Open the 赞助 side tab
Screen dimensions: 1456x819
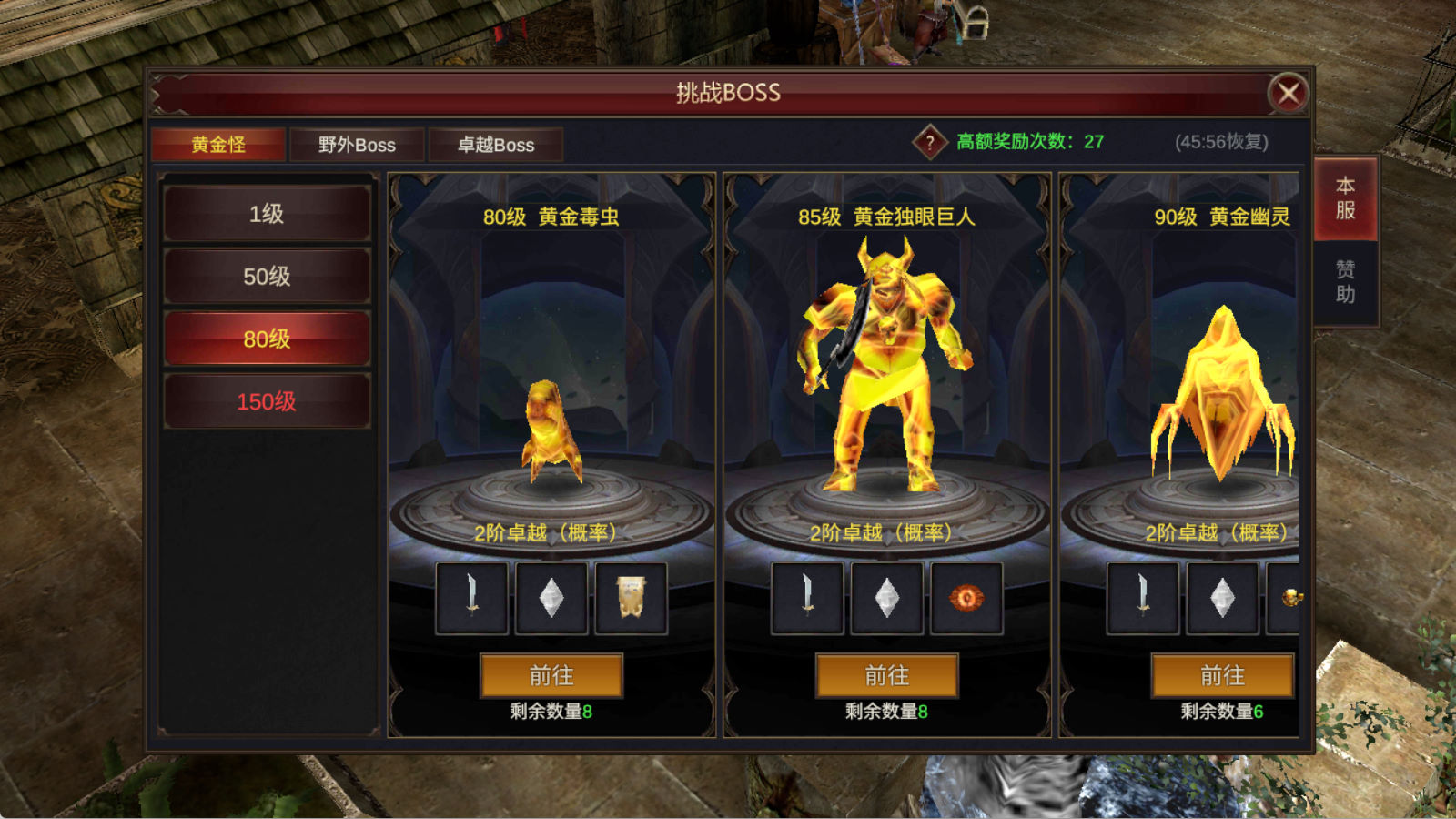coord(1346,282)
